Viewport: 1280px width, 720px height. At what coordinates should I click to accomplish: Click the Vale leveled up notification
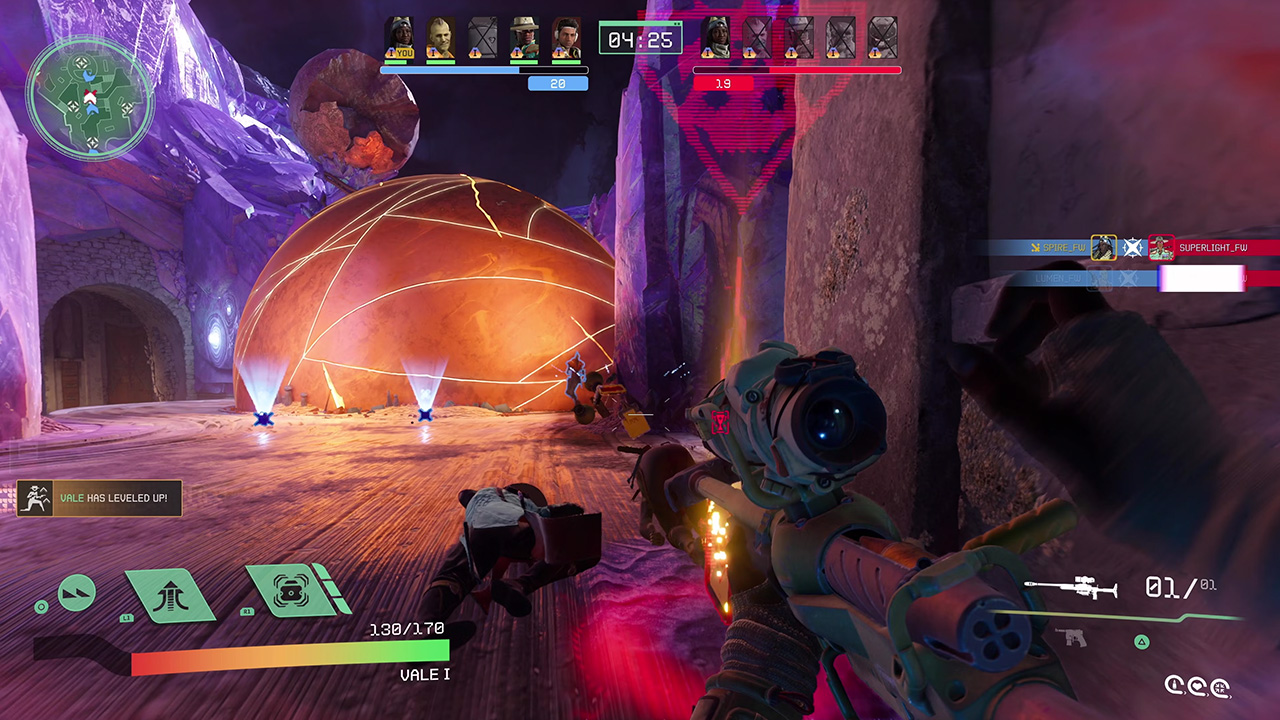tap(99, 498)
